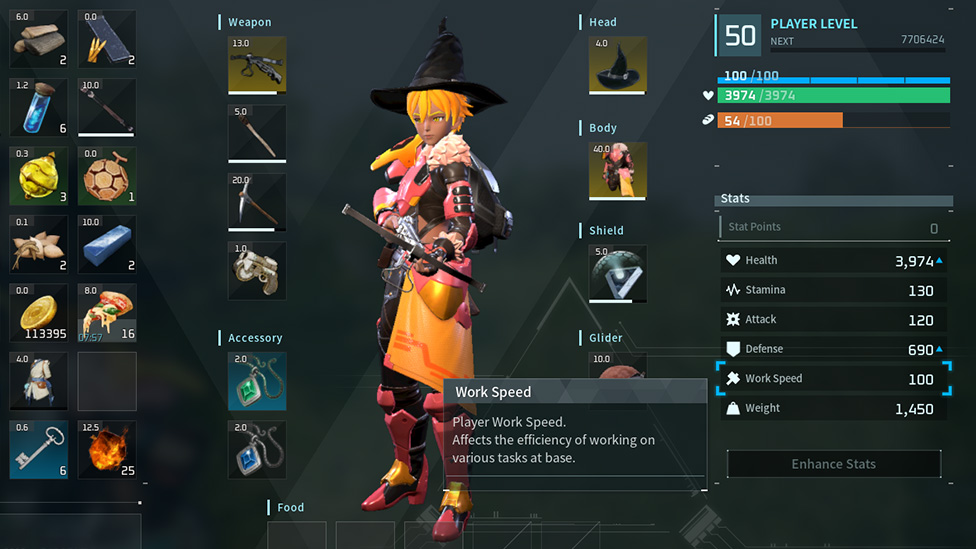Image resolution: width=976 pixels, height=549 pixels.
Task: Select the flame organ item slot
Action: (107, 449)
